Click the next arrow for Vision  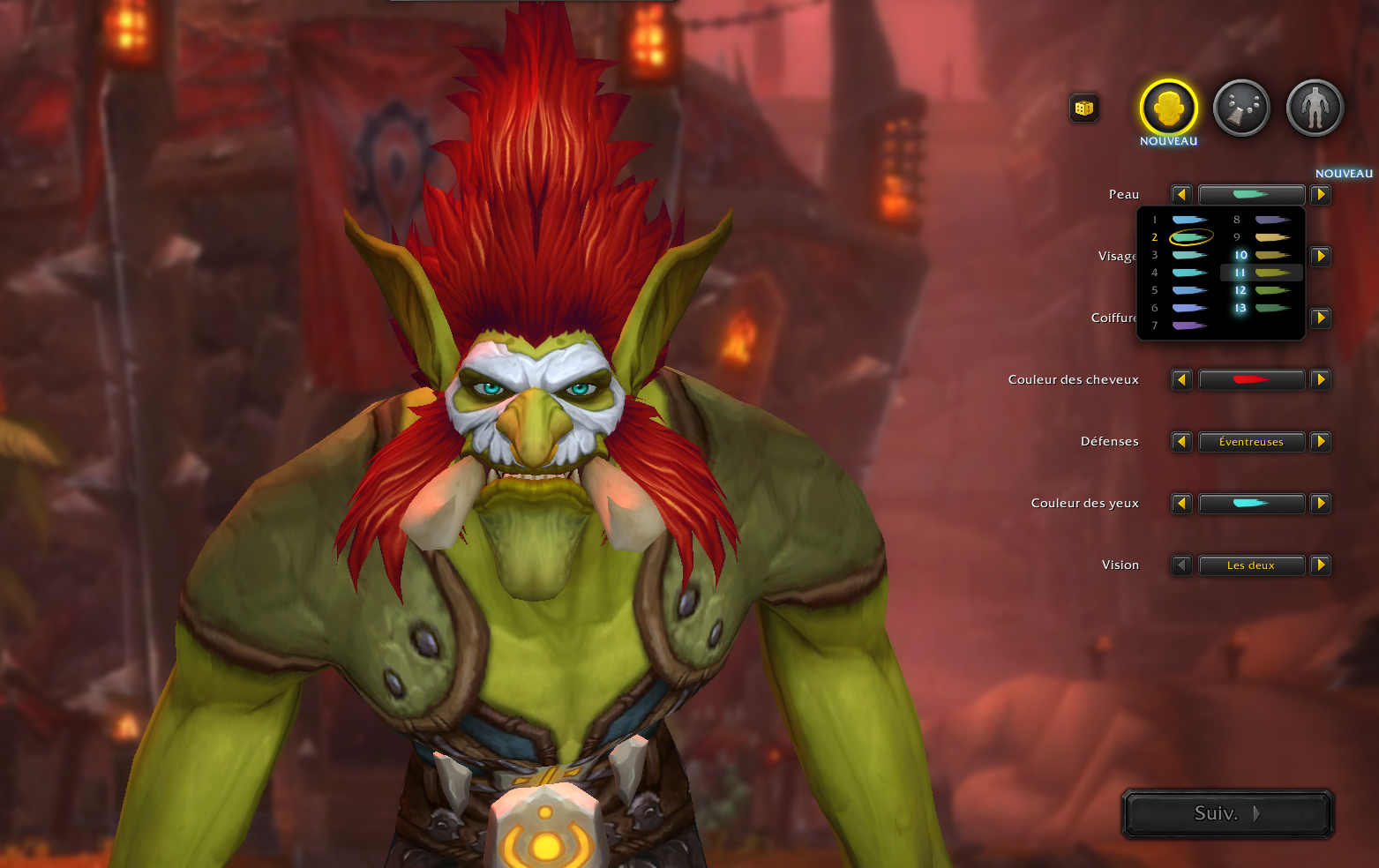coord(1321,565)
